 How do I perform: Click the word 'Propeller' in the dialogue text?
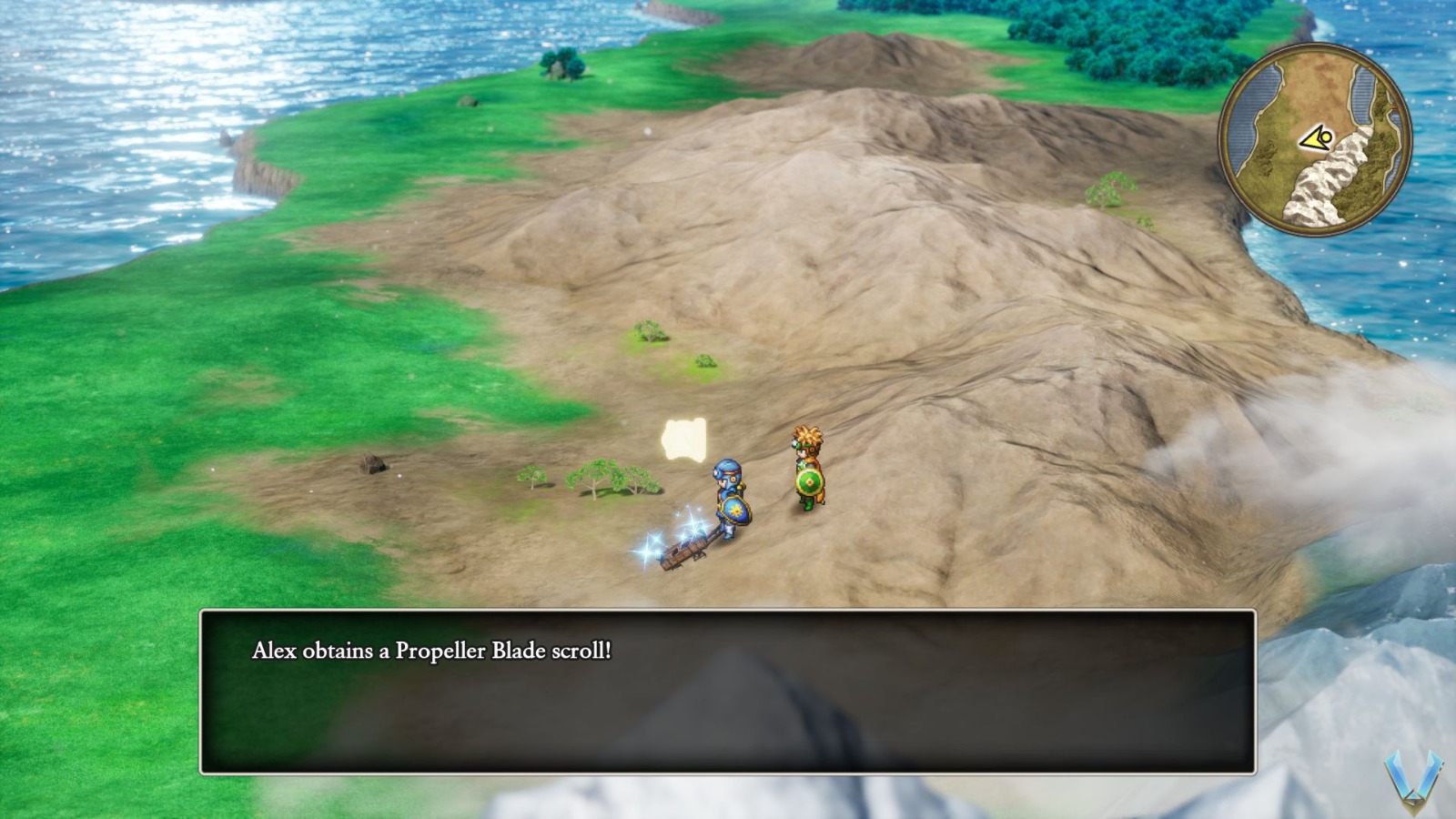pos(437,649)
